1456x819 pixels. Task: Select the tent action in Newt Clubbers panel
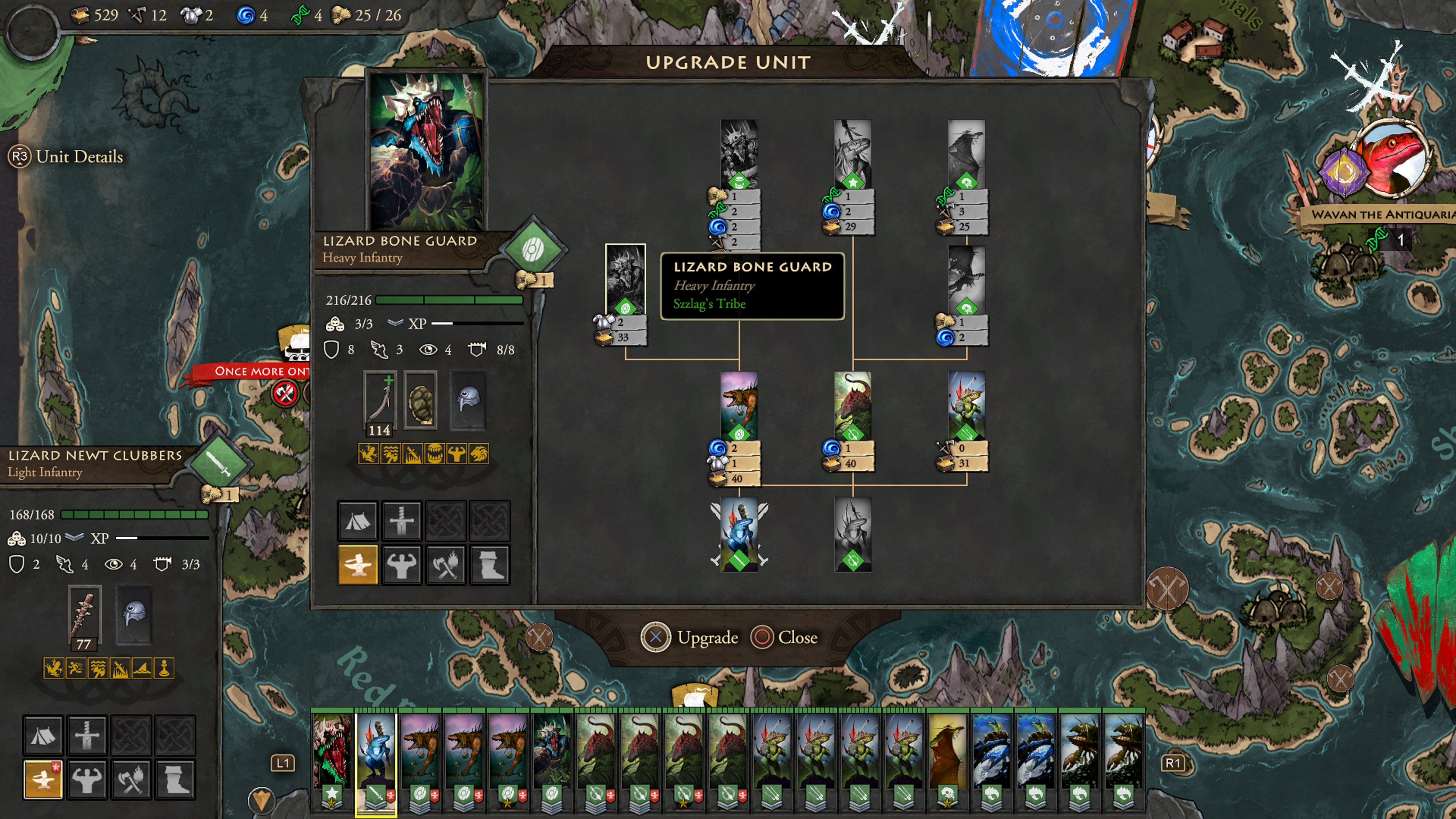click(42, 735)
